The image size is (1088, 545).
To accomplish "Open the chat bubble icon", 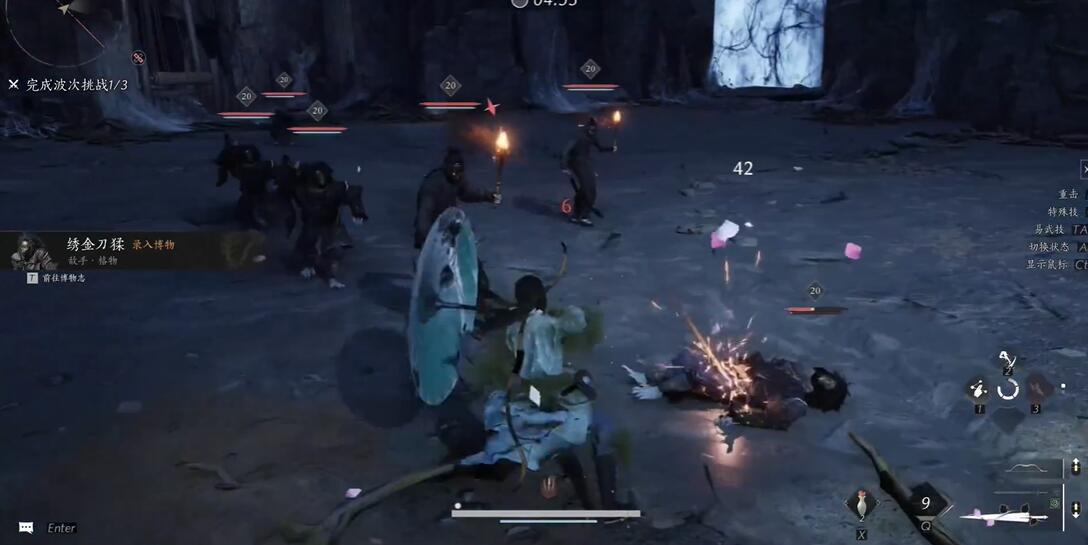I will click(x=26, y=527).
